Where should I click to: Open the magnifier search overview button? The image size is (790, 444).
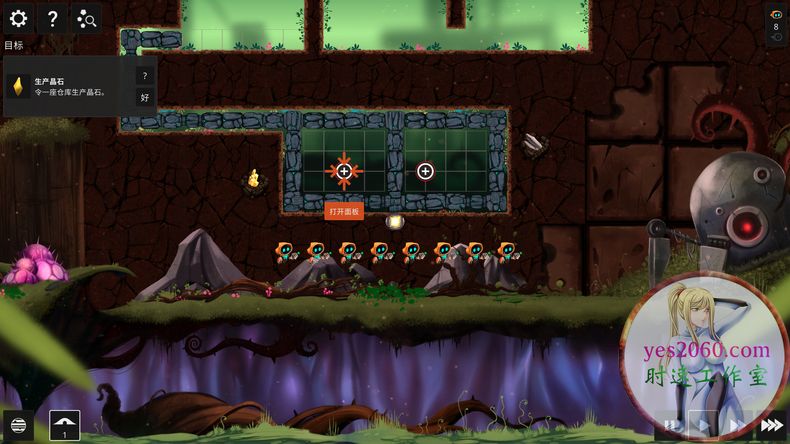coord(86,18)
